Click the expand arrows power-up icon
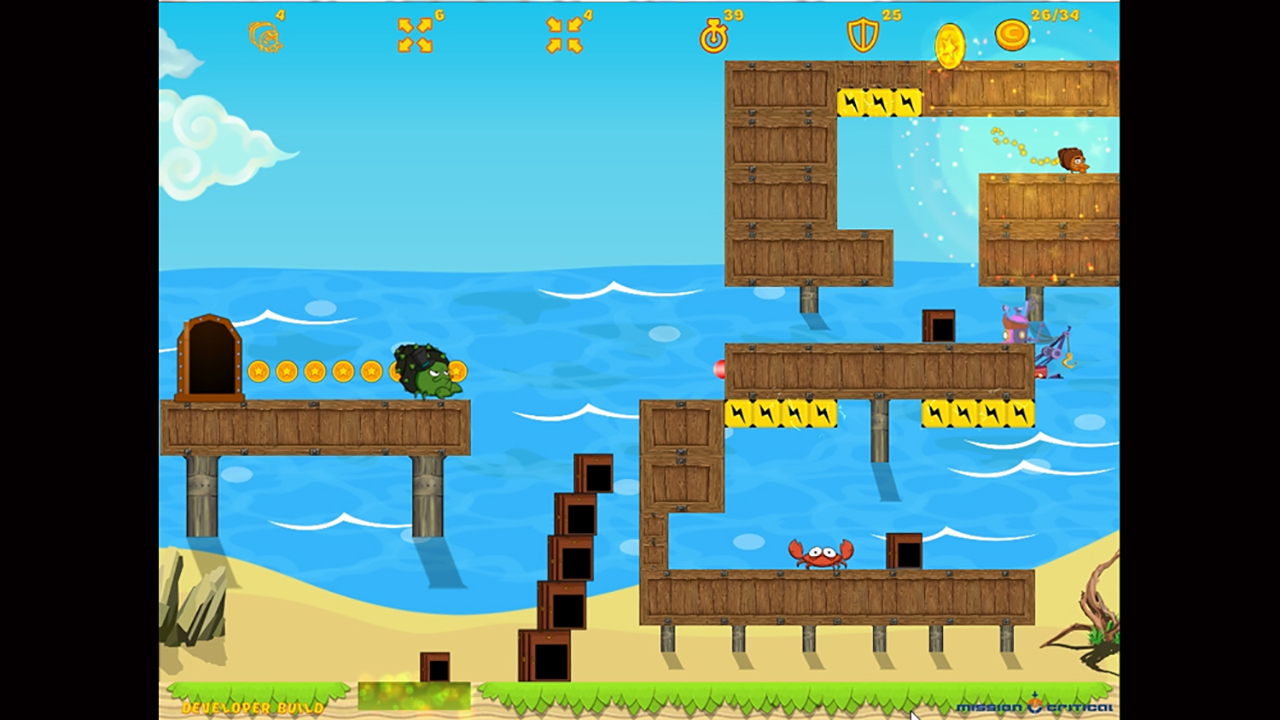Viewport: 1280px width, 720px height. tap(414, 33)
